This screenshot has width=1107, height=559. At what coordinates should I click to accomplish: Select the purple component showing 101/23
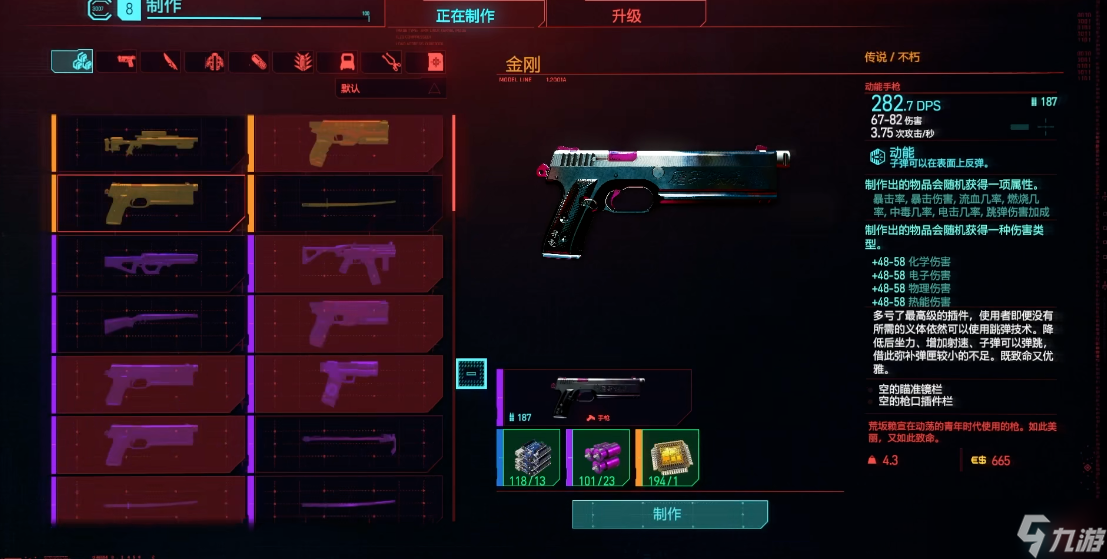(x=597, y=458)
